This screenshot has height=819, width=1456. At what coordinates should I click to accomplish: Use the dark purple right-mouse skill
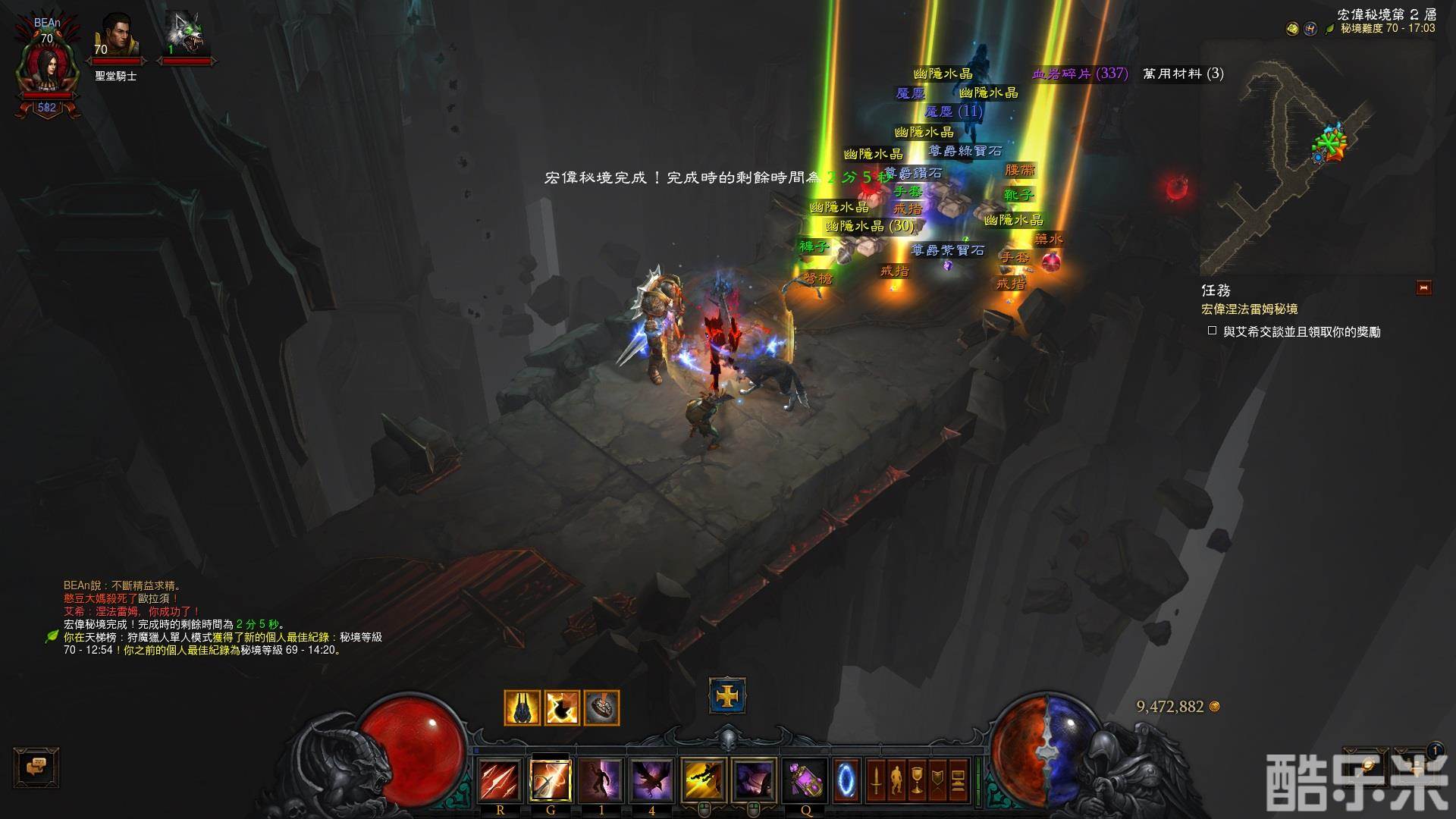tap(754, 780)
